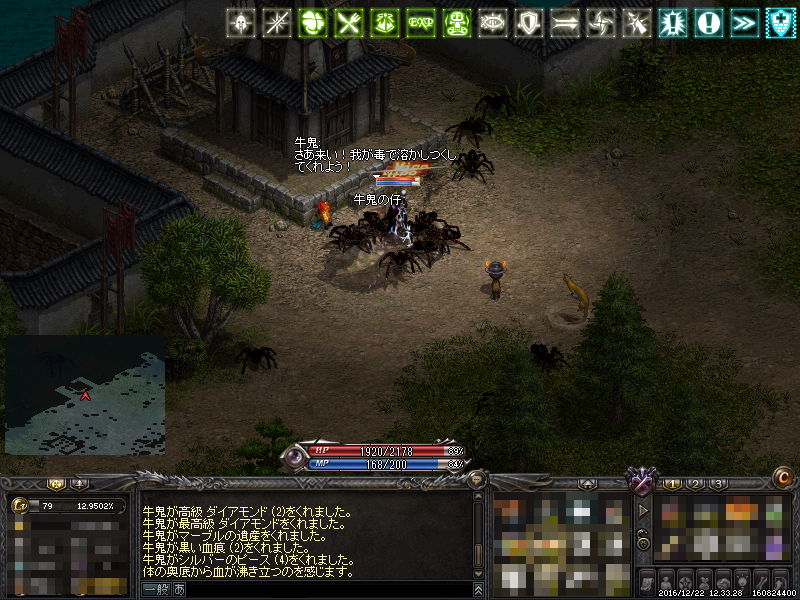Click the teal double-arrow haste icon
The image size is (800, 600).
[745, 23]
